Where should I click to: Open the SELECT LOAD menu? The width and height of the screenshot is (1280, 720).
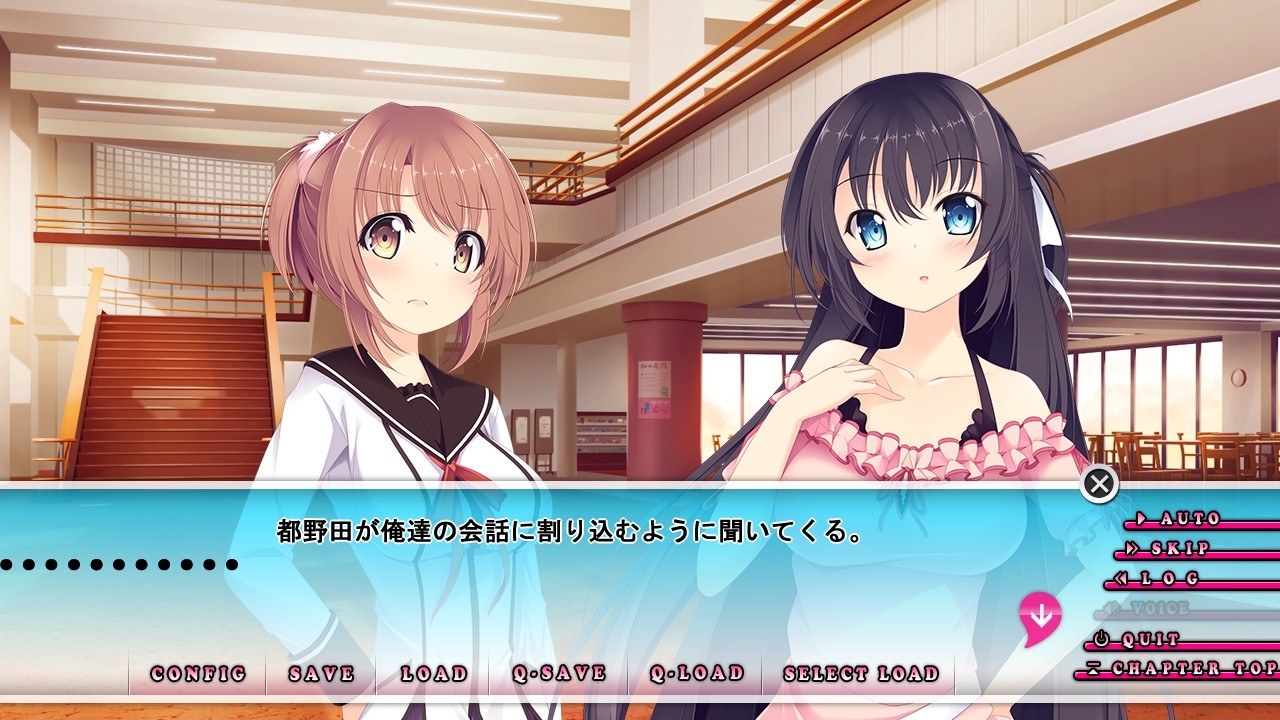click(861, 674)
